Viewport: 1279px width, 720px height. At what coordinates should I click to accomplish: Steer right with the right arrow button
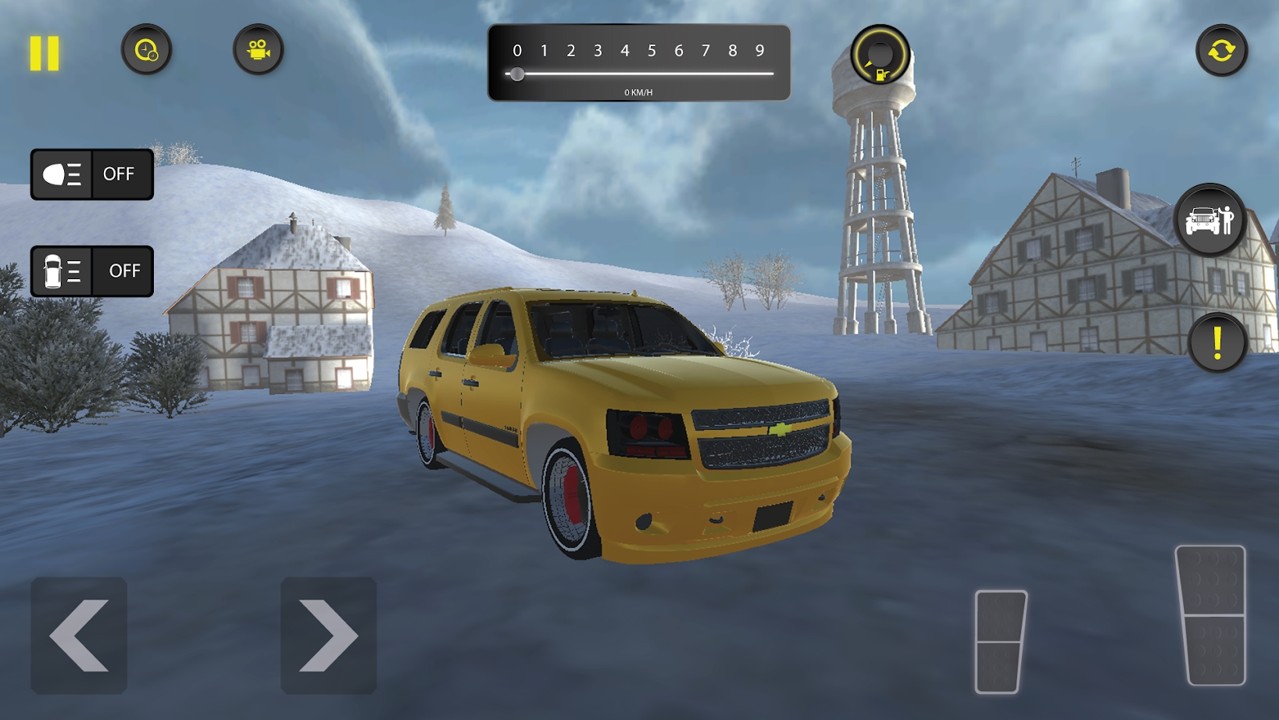[328, 635]
